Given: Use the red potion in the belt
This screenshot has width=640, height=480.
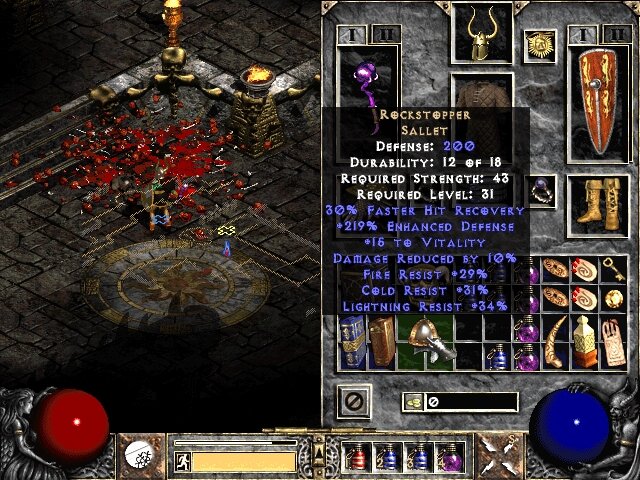Looking at the screenshot, I should click(355, 458).
